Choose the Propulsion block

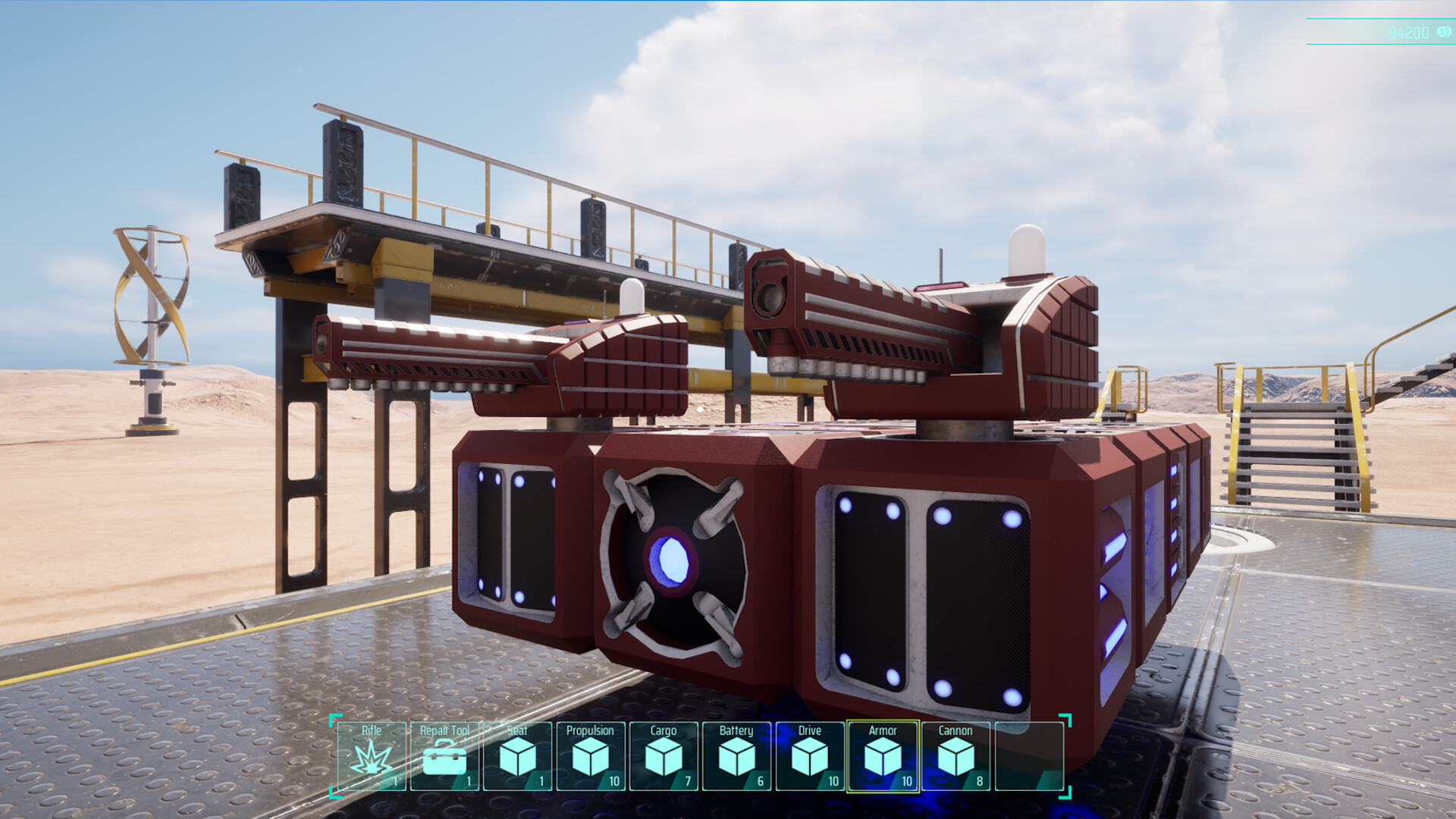590,756
